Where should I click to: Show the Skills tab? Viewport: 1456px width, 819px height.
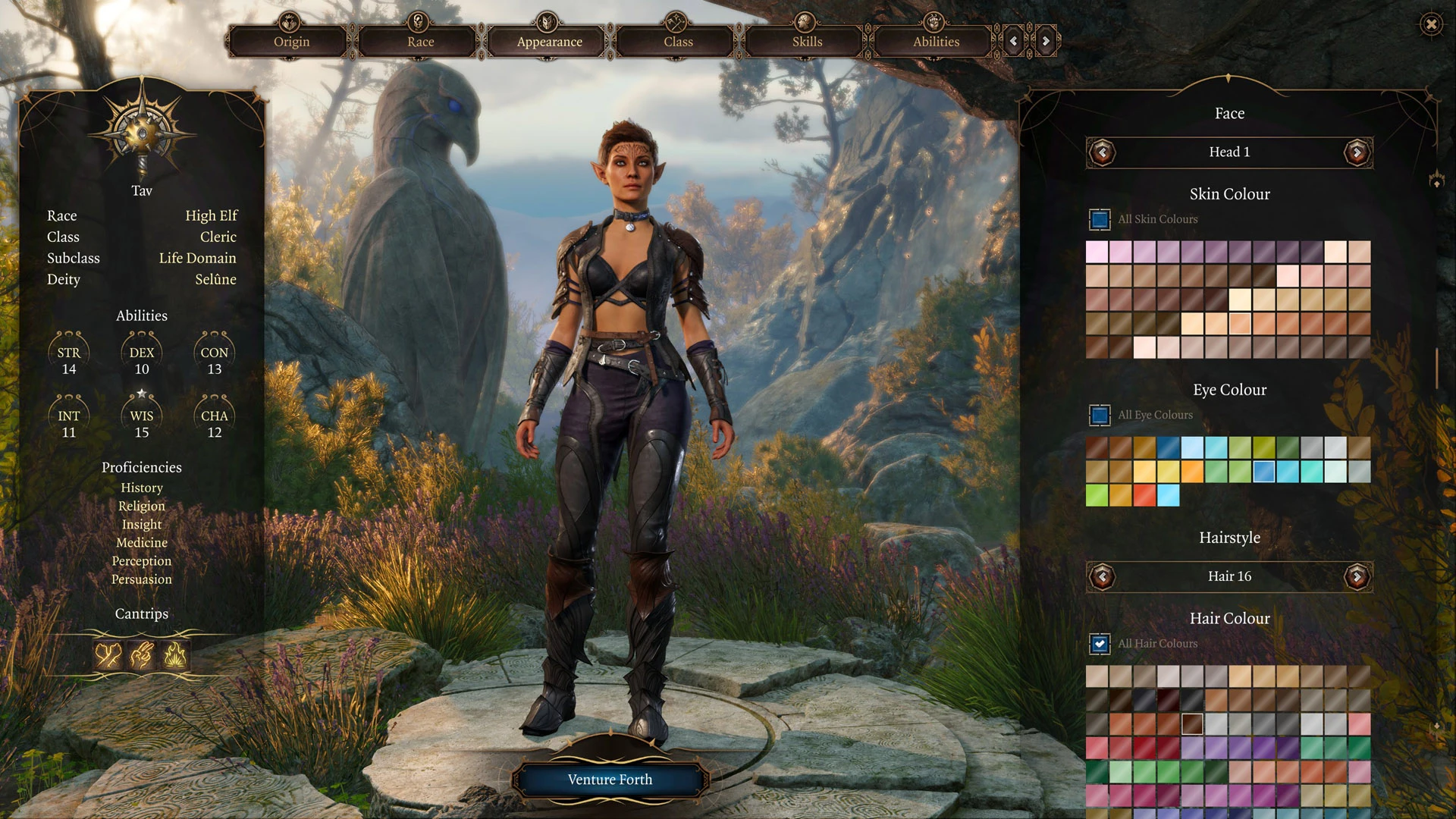(x=807, y=42)
